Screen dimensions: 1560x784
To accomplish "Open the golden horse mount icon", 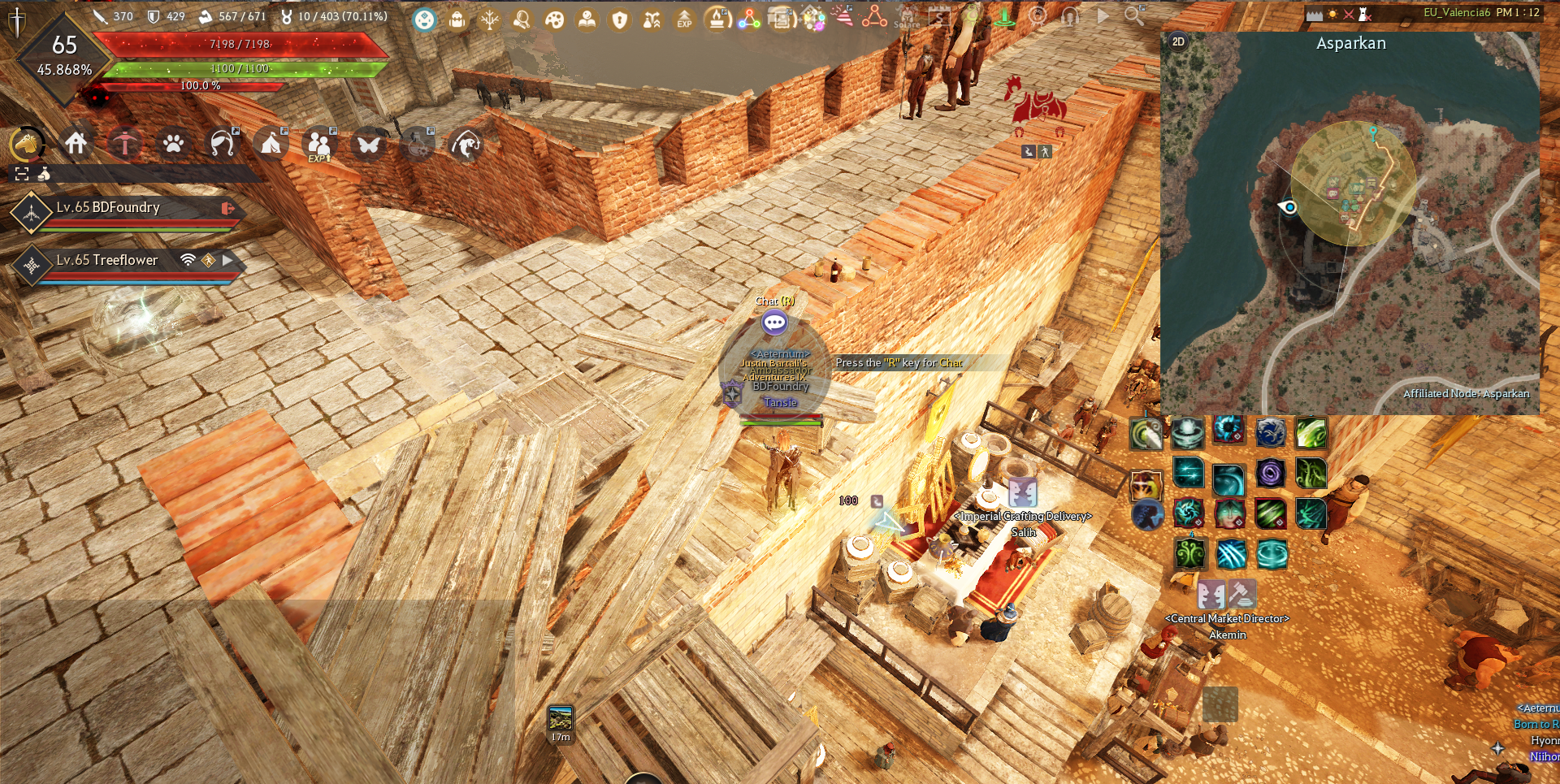I will click(28, 145).
